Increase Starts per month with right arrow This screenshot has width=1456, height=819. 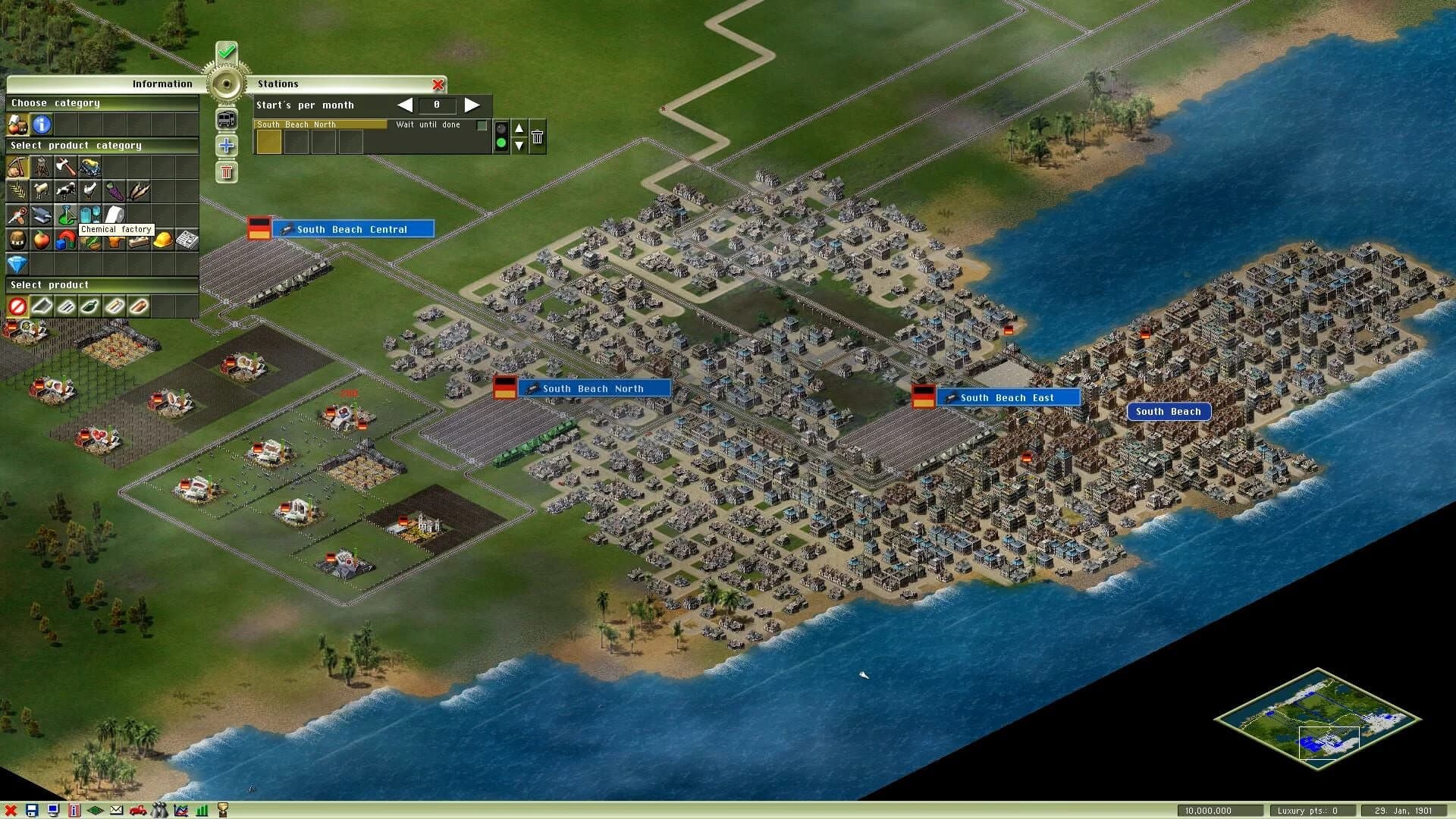click(x=472, y=105)
